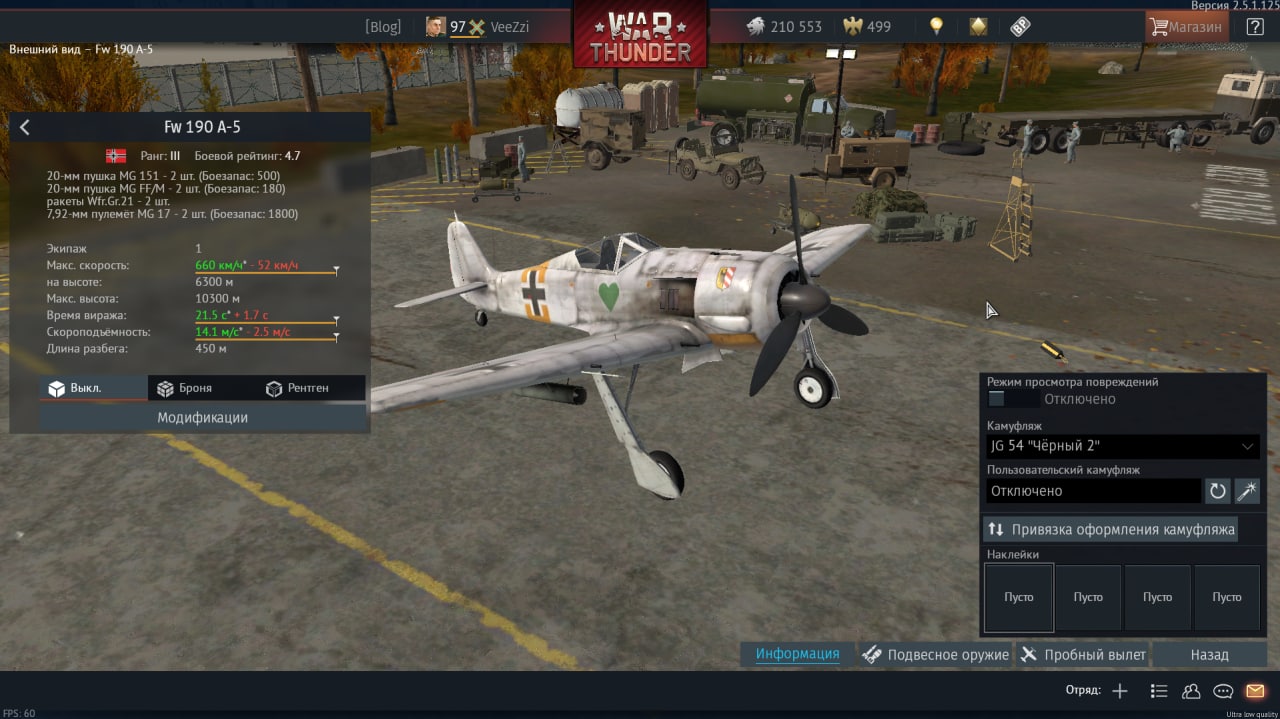
Task: Go back using the arrow beside Fw 190 A-5
Action: tap(25, 127)
